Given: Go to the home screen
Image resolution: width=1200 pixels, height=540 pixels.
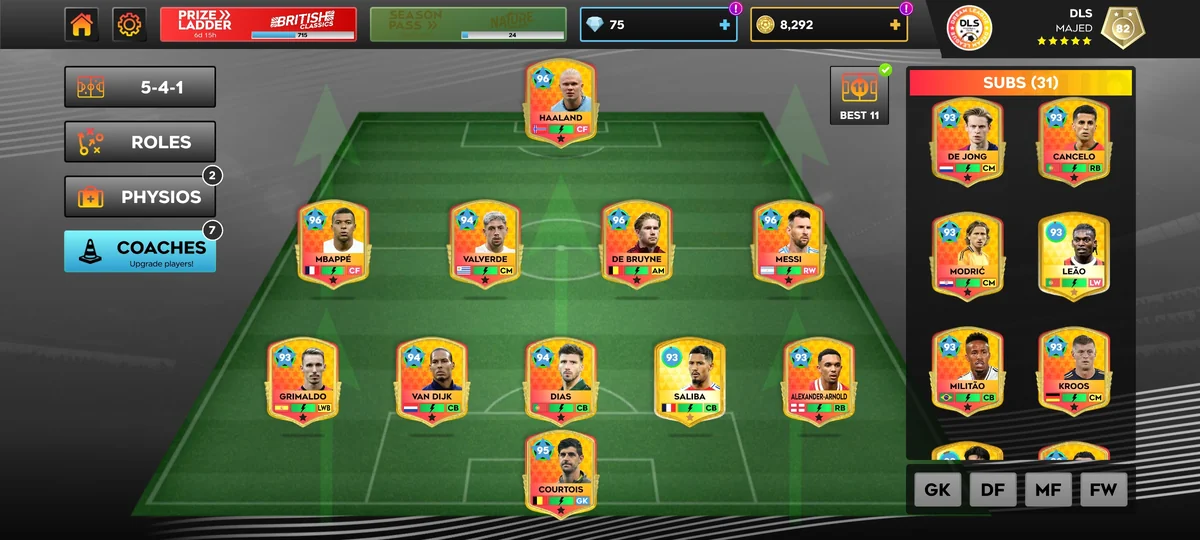Looking at the screenshot, I should (82, 25).
